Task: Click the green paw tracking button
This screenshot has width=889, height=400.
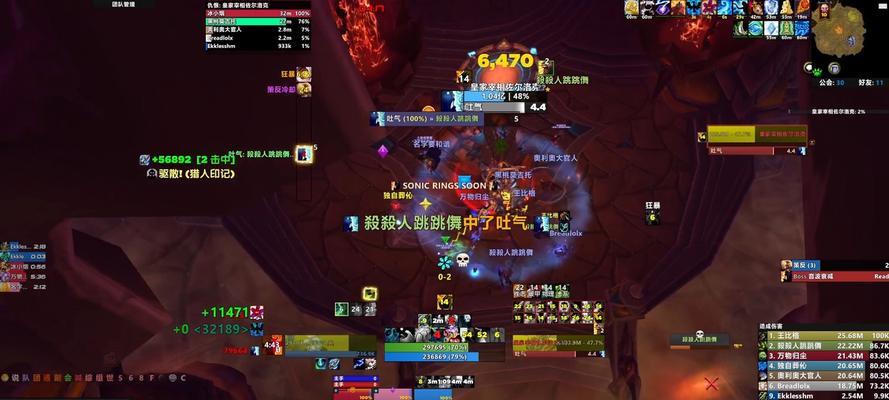Action: 817,71
